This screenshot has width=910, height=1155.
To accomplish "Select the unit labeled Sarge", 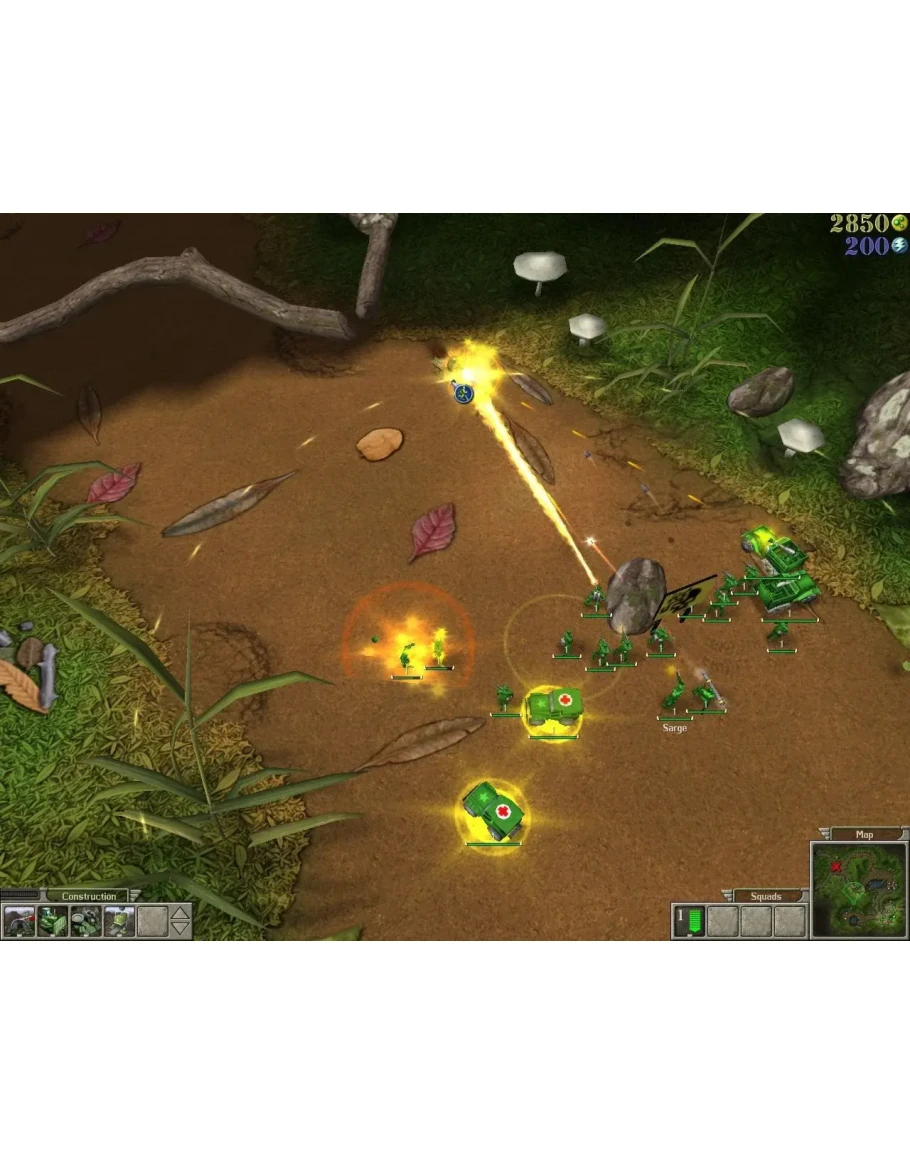I will [674, 696].
